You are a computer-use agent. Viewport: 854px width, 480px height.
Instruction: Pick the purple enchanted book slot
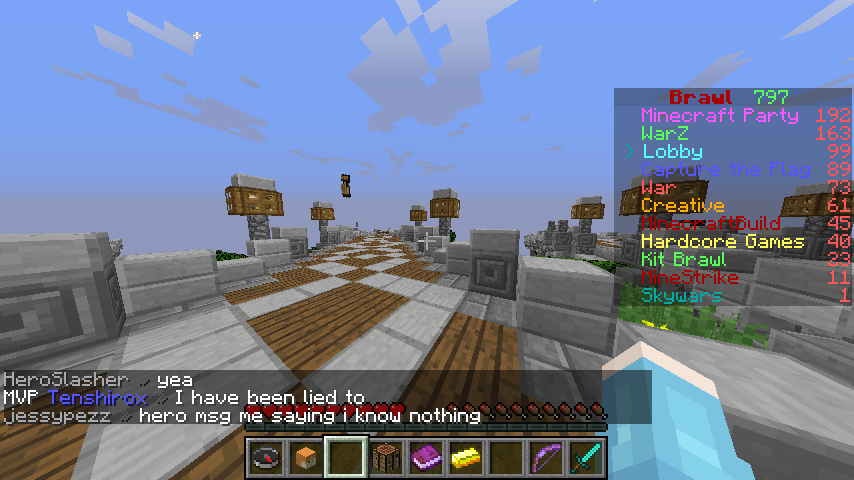pyautogui.click(x=426, y=458)
